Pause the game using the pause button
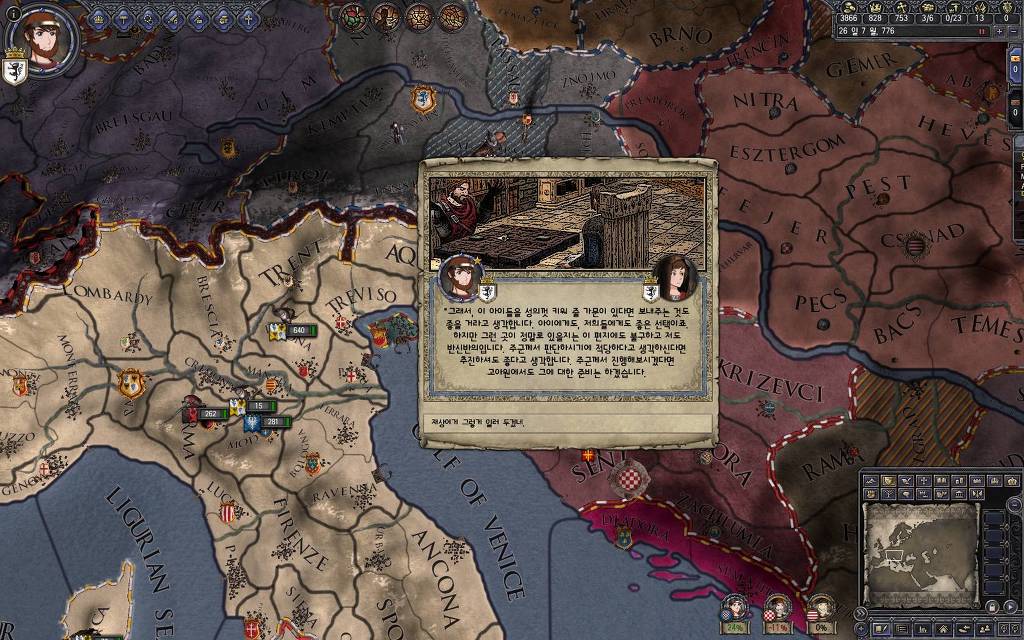The height and width of the screenshot is (640, 1024). click(x=983, y=31)
